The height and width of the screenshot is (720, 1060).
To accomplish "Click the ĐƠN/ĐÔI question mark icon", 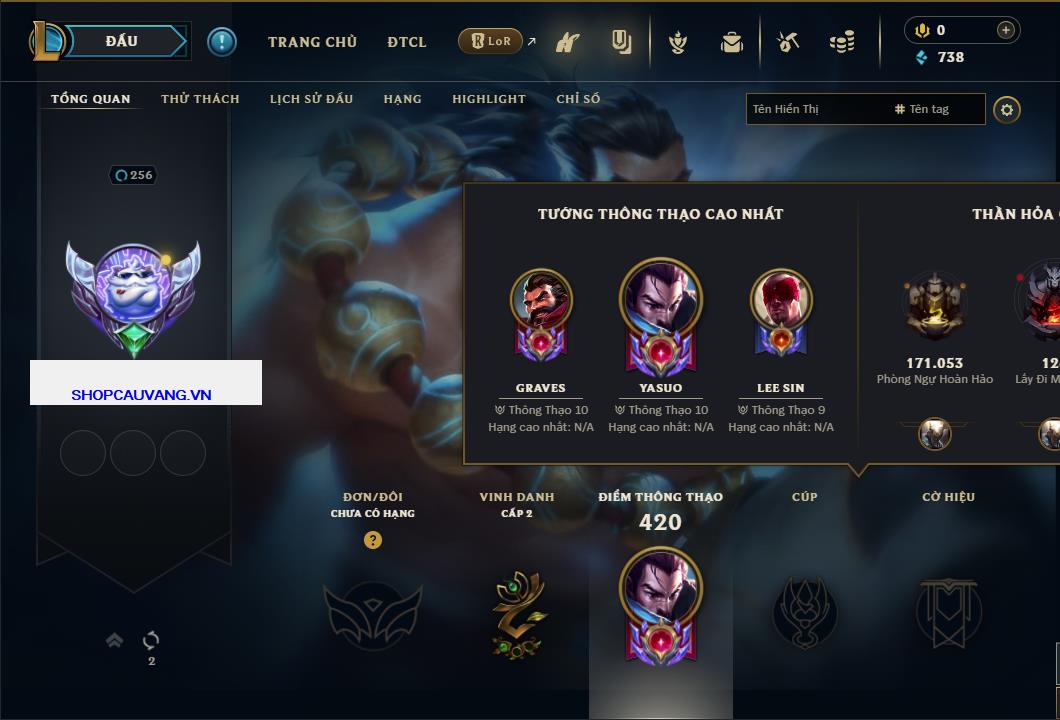I will 373,540.
